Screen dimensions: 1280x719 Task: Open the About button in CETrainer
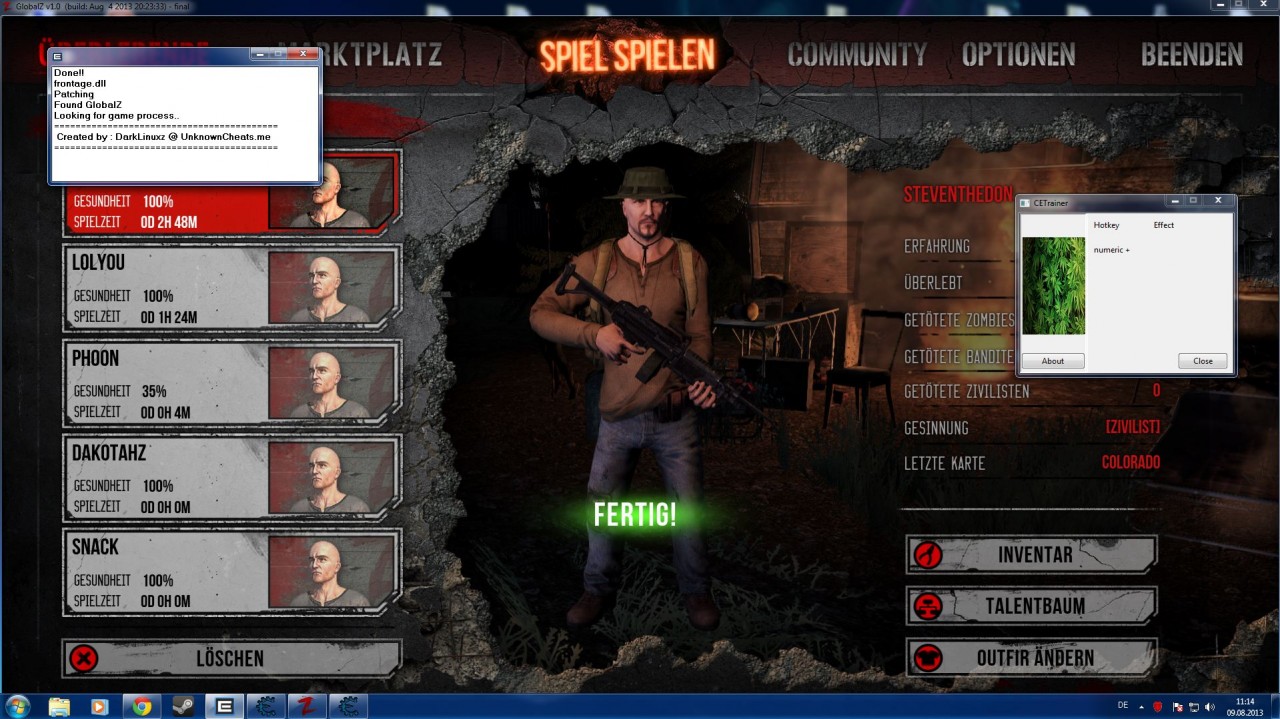point(1053,361)
